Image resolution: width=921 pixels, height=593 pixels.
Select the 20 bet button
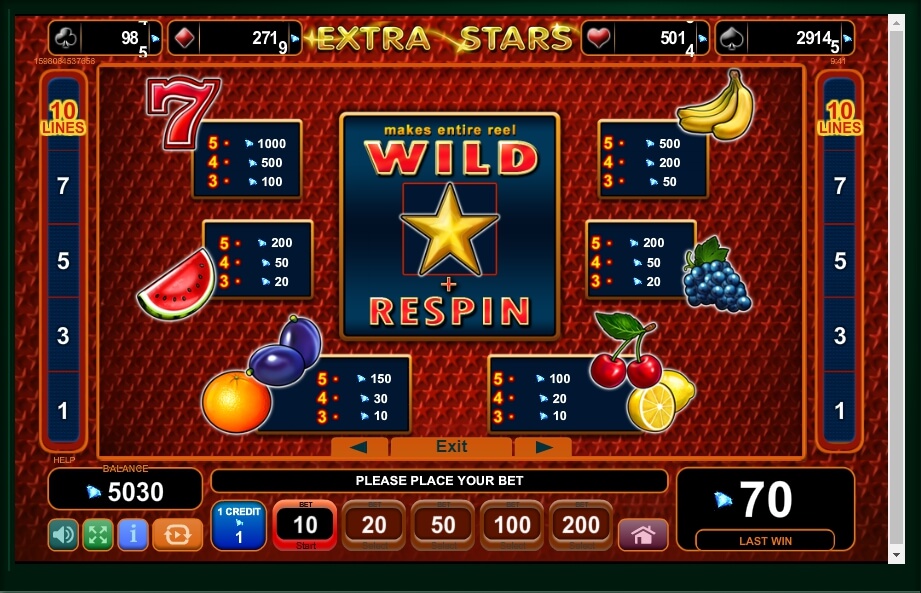pos(374,526)
